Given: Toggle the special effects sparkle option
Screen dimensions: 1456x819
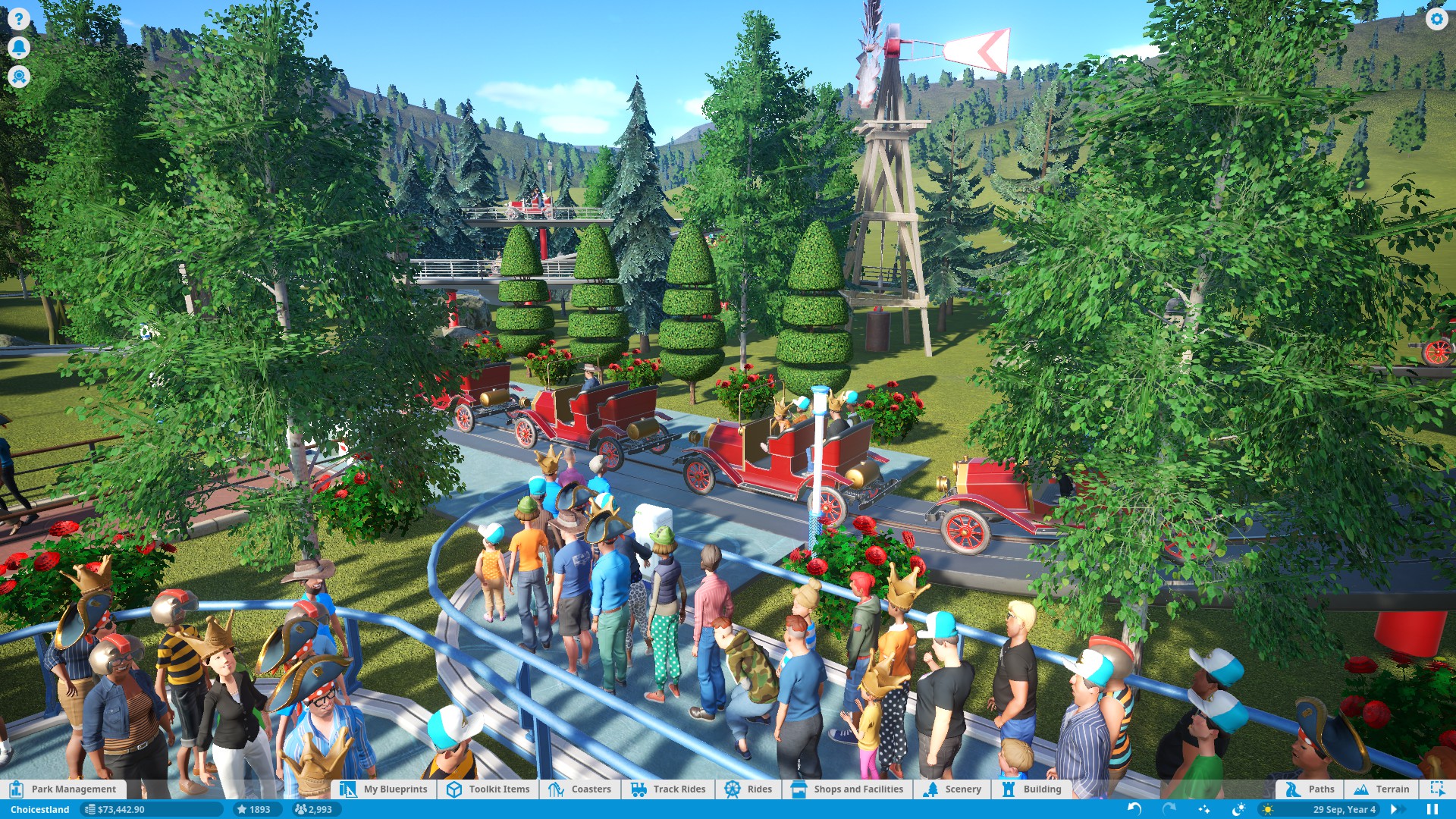Looking at the screenshot, I should (x=1205, y=809).
